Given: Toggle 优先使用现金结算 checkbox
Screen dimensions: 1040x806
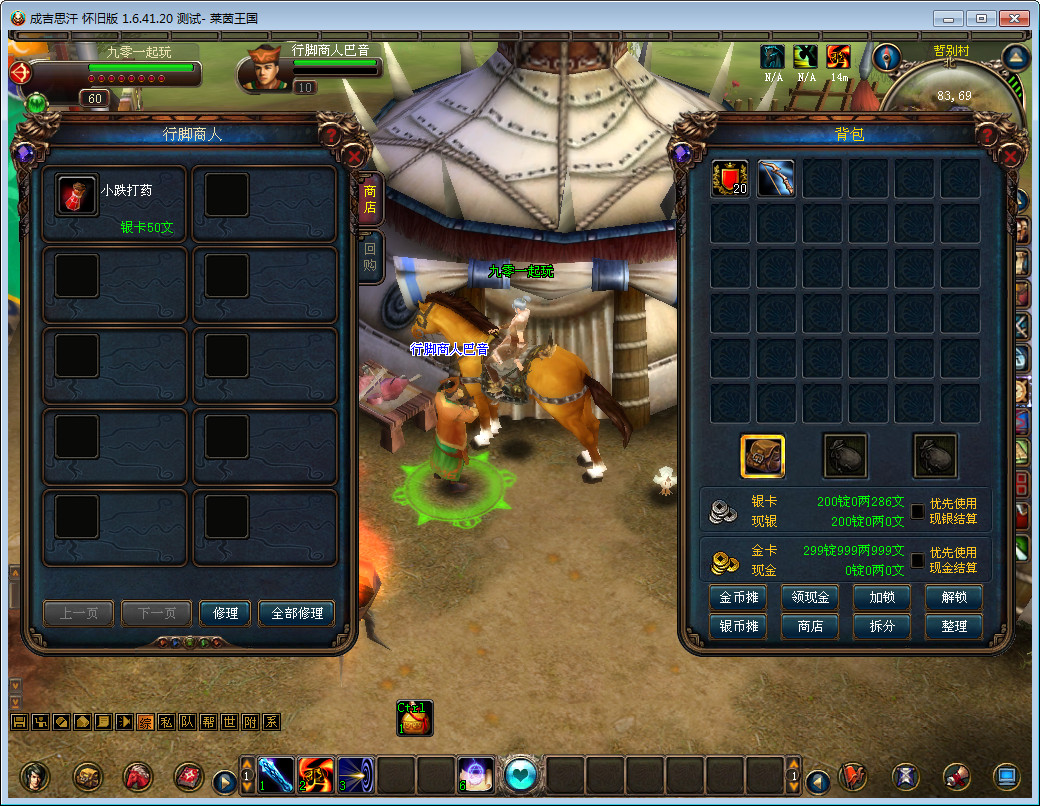Looking at the screenshot, I should pyautogui.click(x=917, y=560).
